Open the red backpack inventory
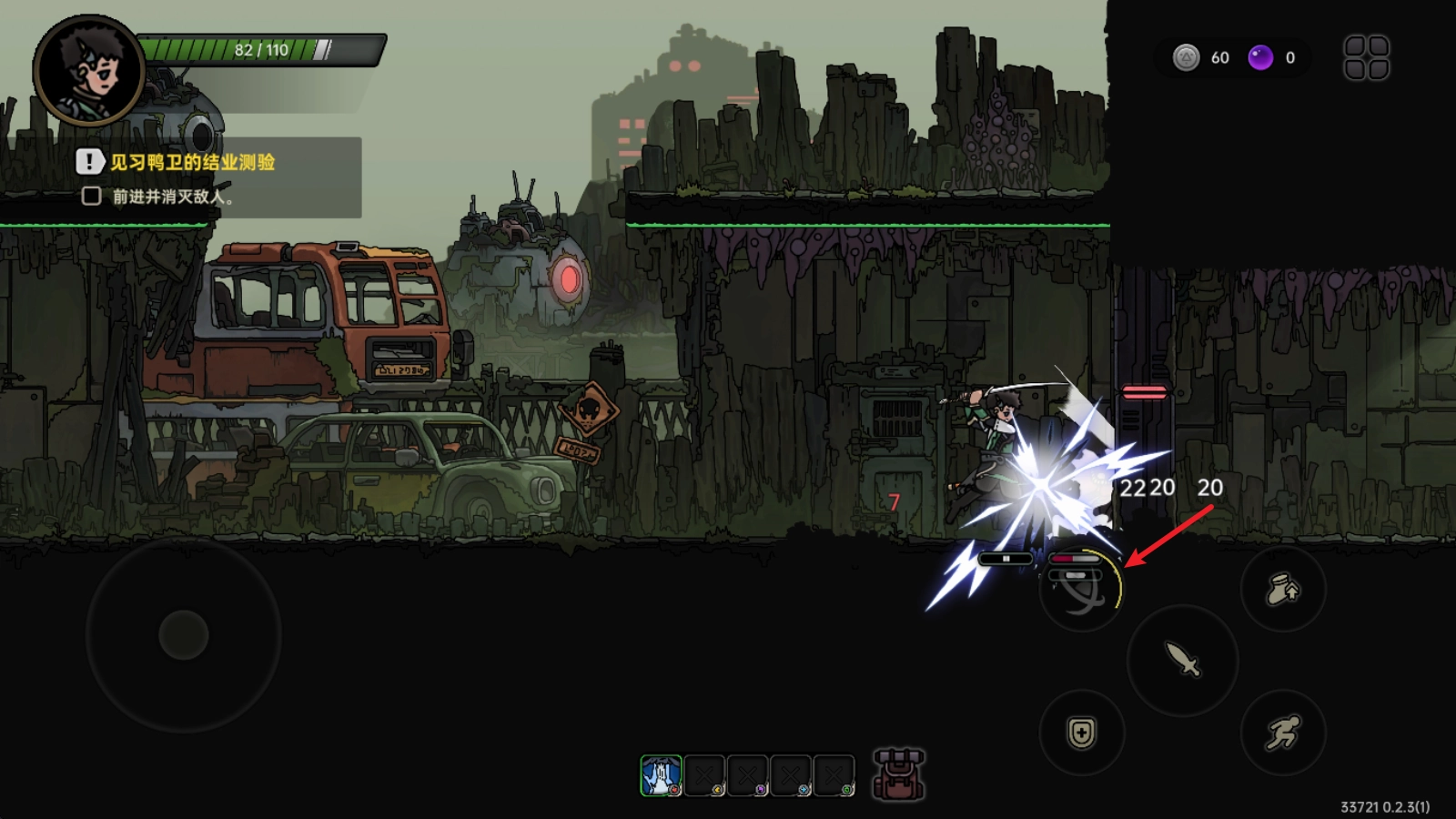The image size is (1456, 819). pos(898,775)
